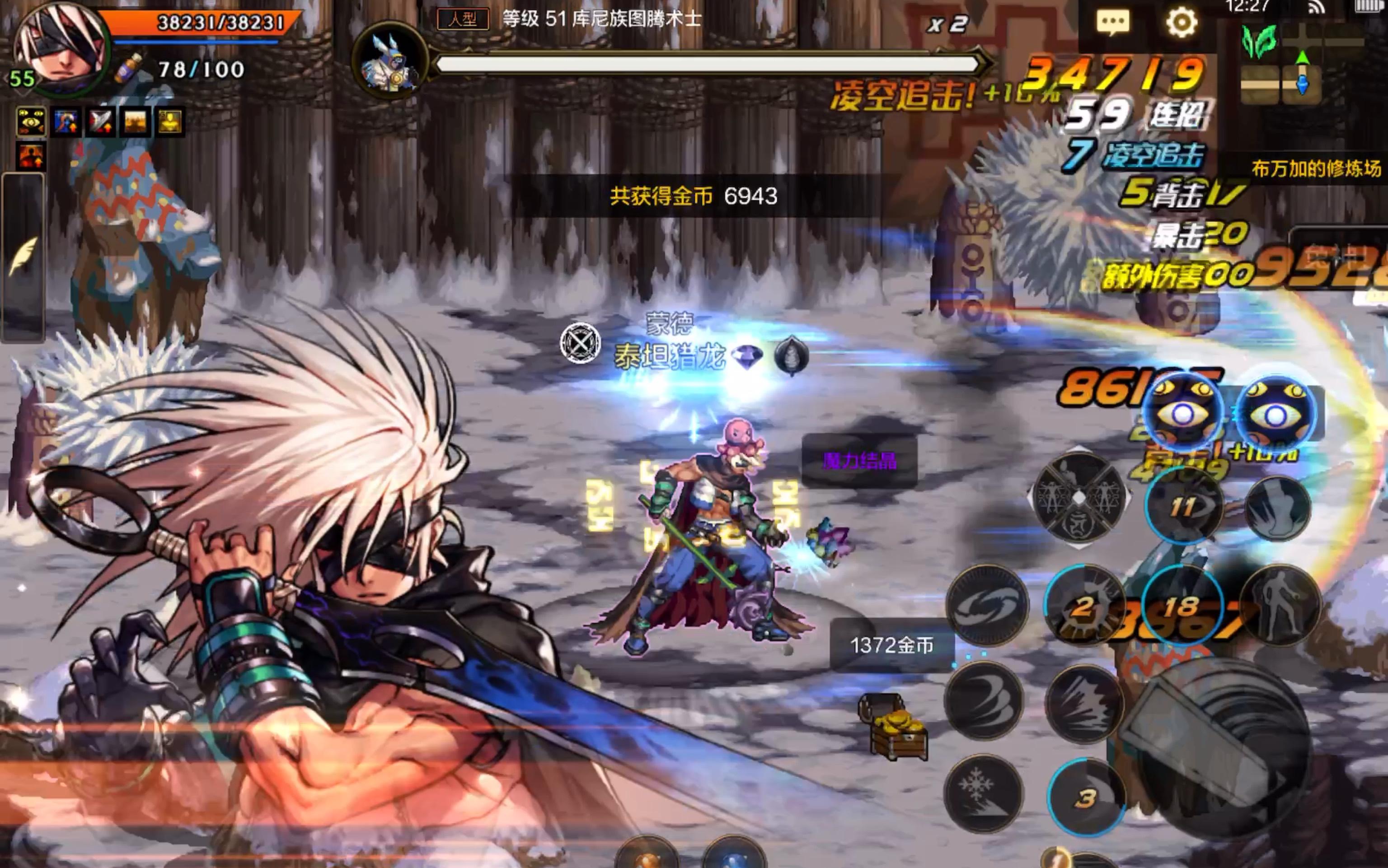
Task: Tap the wolf buff icon in the buff row
Action: click(66, 121)
